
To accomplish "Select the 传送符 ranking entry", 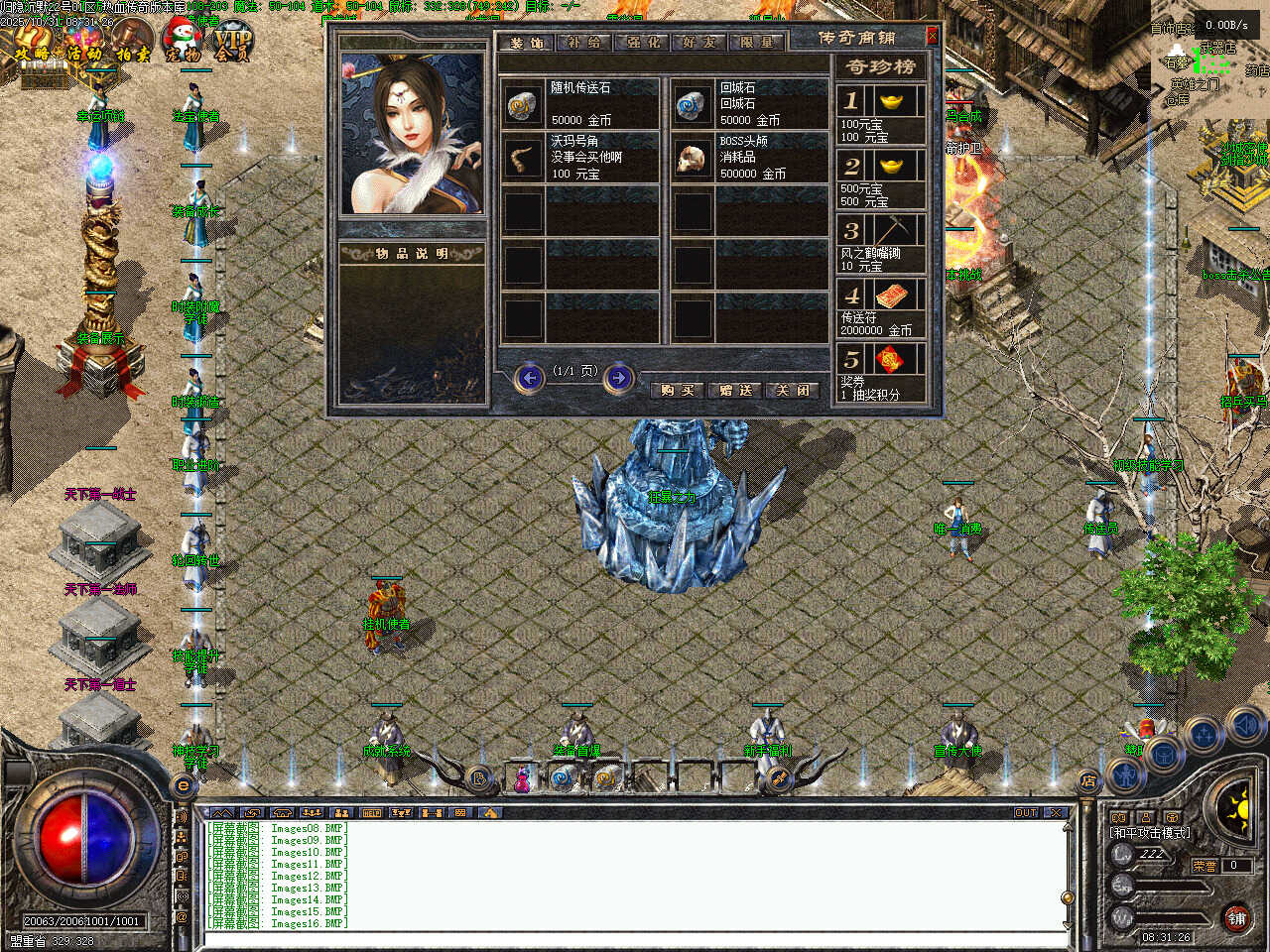I will click(880, 307).
